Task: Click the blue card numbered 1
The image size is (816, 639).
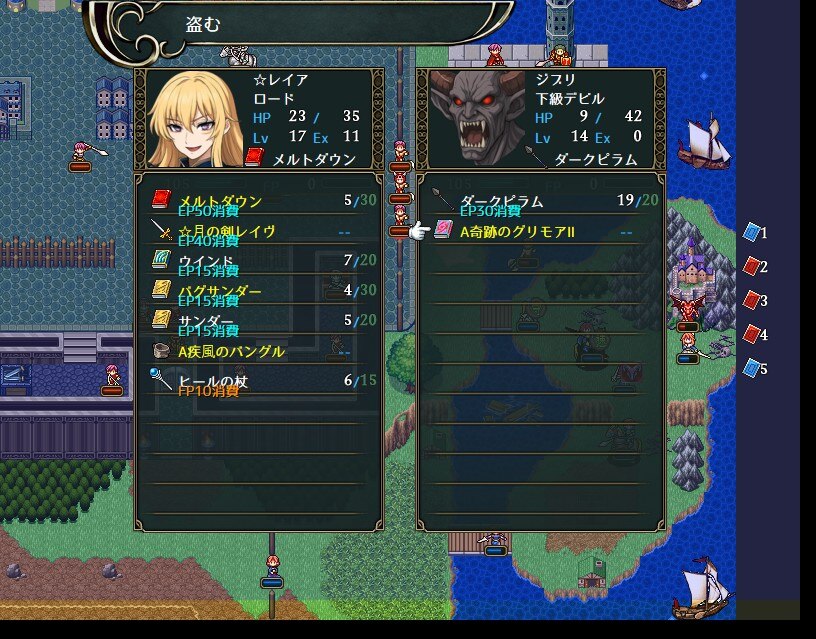Action: pyautogui.click(x=753, y=233)
